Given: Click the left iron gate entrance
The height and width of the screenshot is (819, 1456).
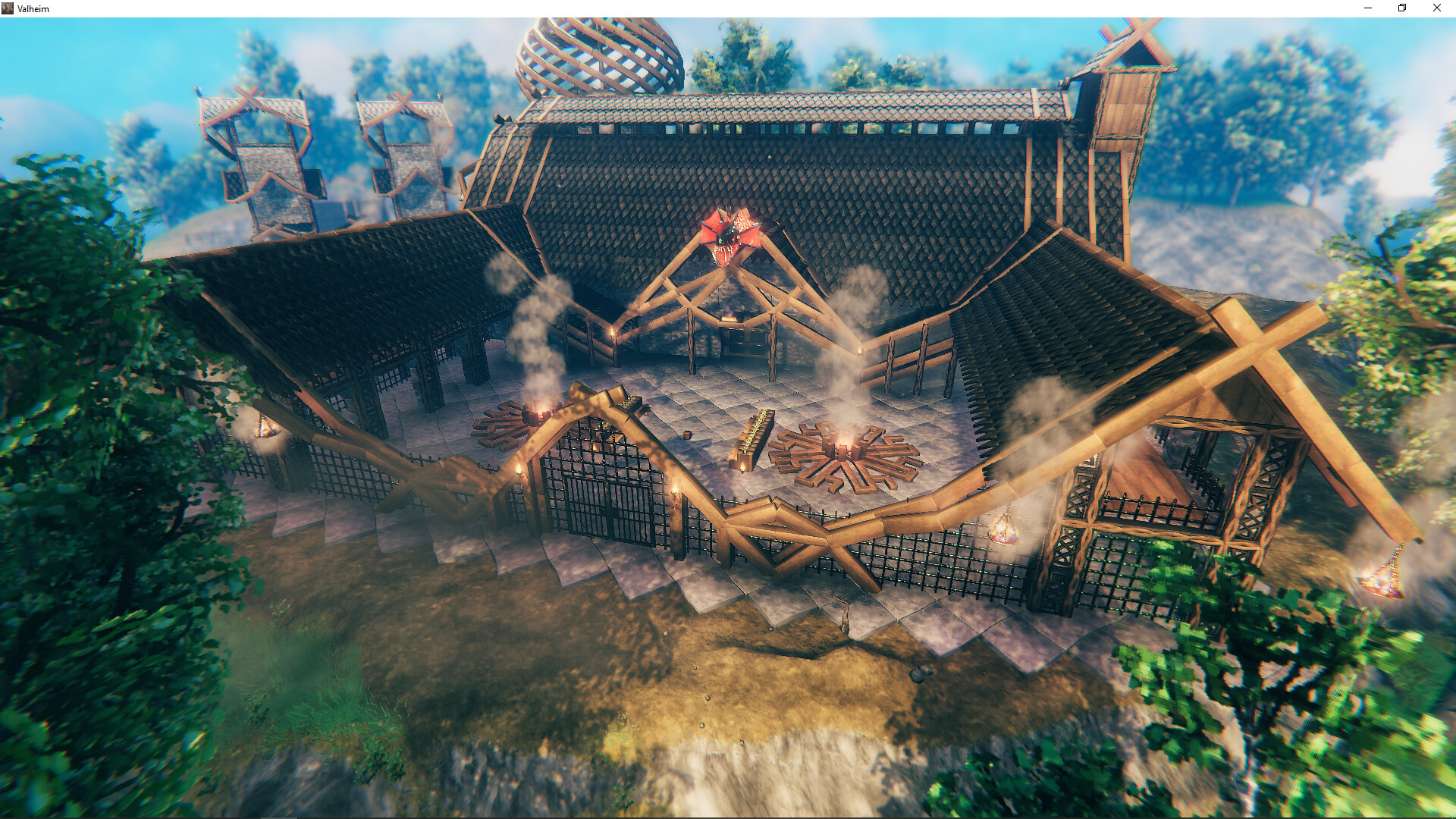Looking at the screenshot, I should click(601, 504).
